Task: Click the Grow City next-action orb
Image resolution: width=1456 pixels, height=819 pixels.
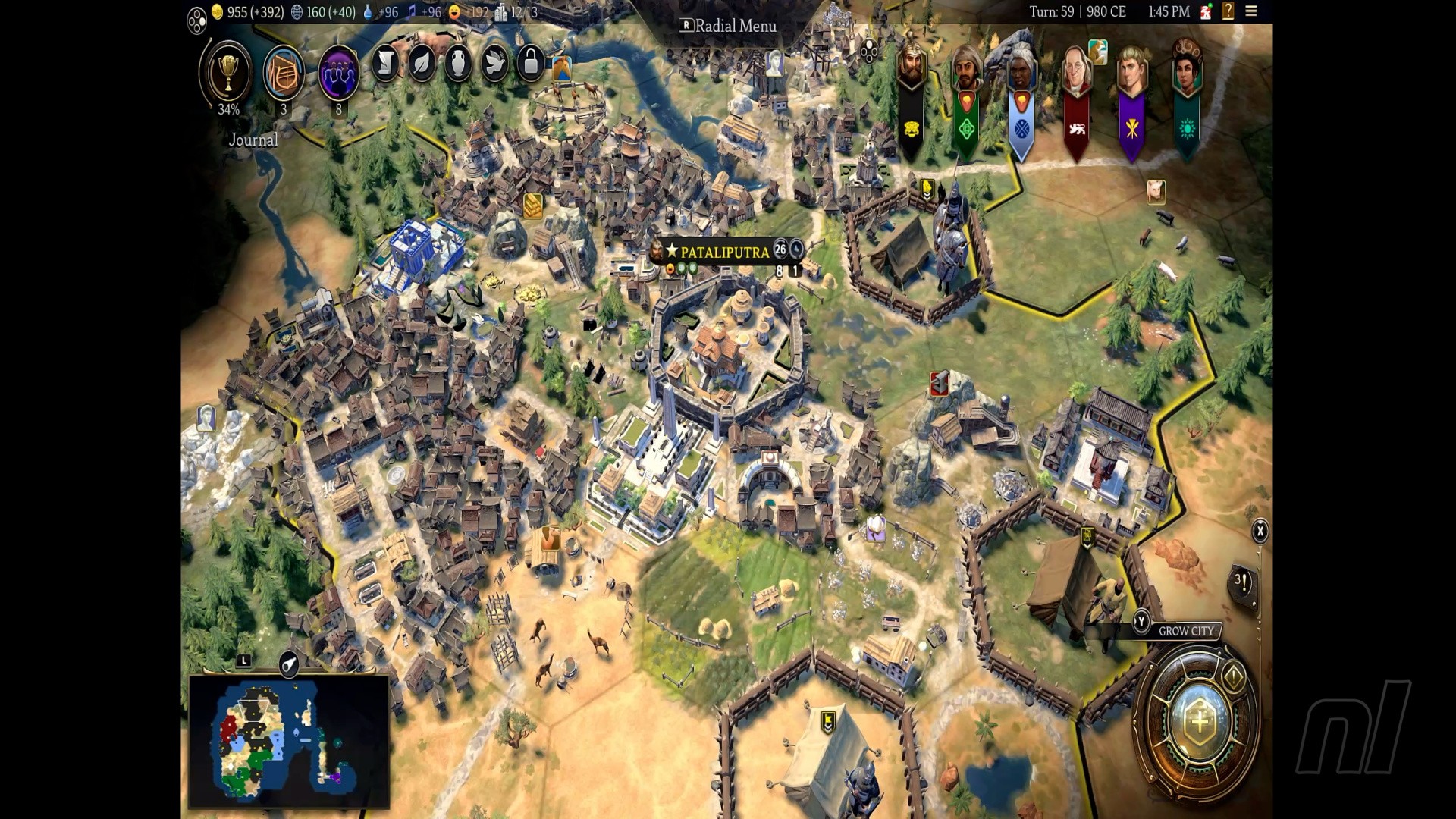Action: 1199,721
